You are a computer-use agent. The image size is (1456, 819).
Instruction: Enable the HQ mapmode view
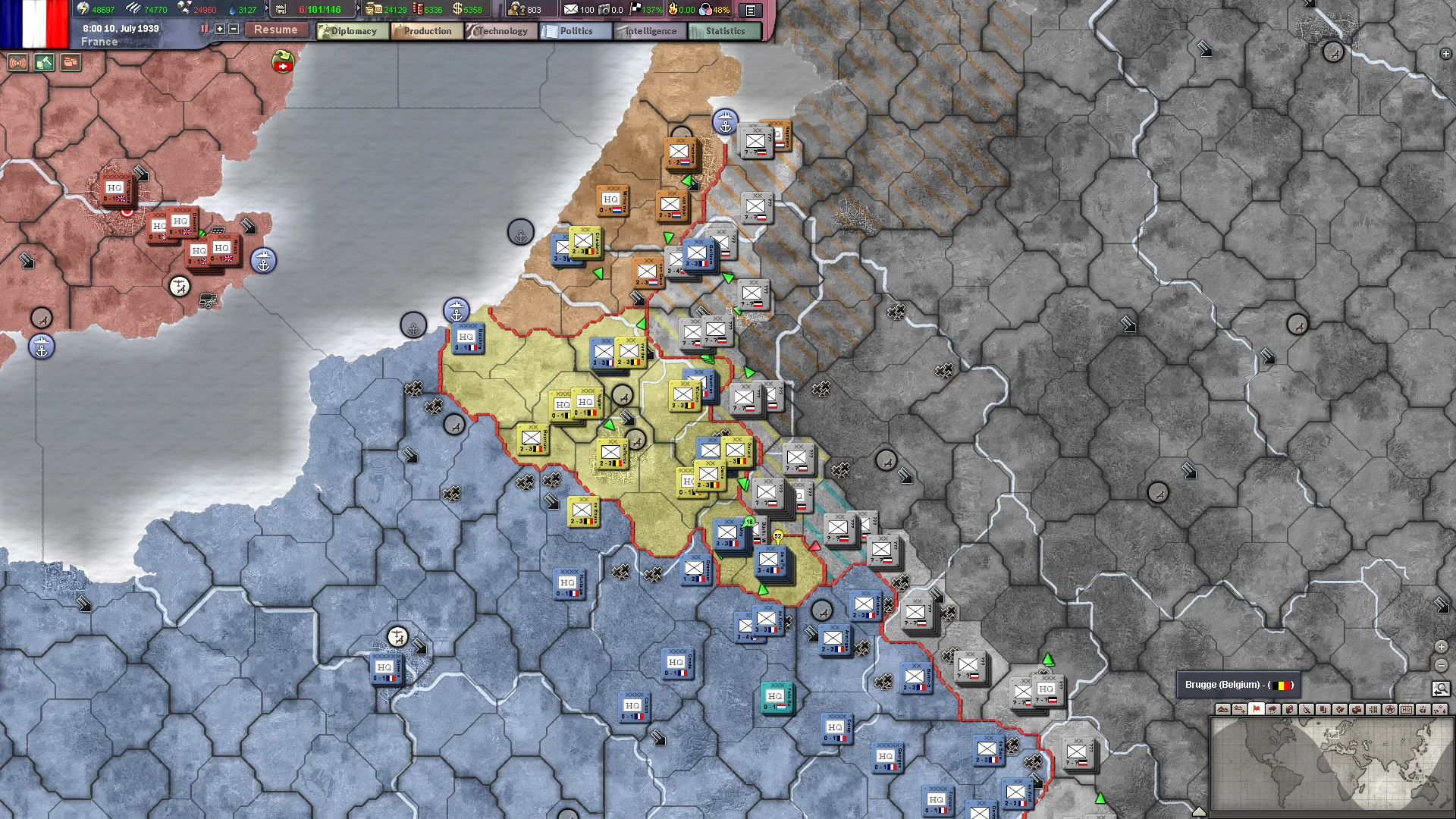click(1406, 710)
